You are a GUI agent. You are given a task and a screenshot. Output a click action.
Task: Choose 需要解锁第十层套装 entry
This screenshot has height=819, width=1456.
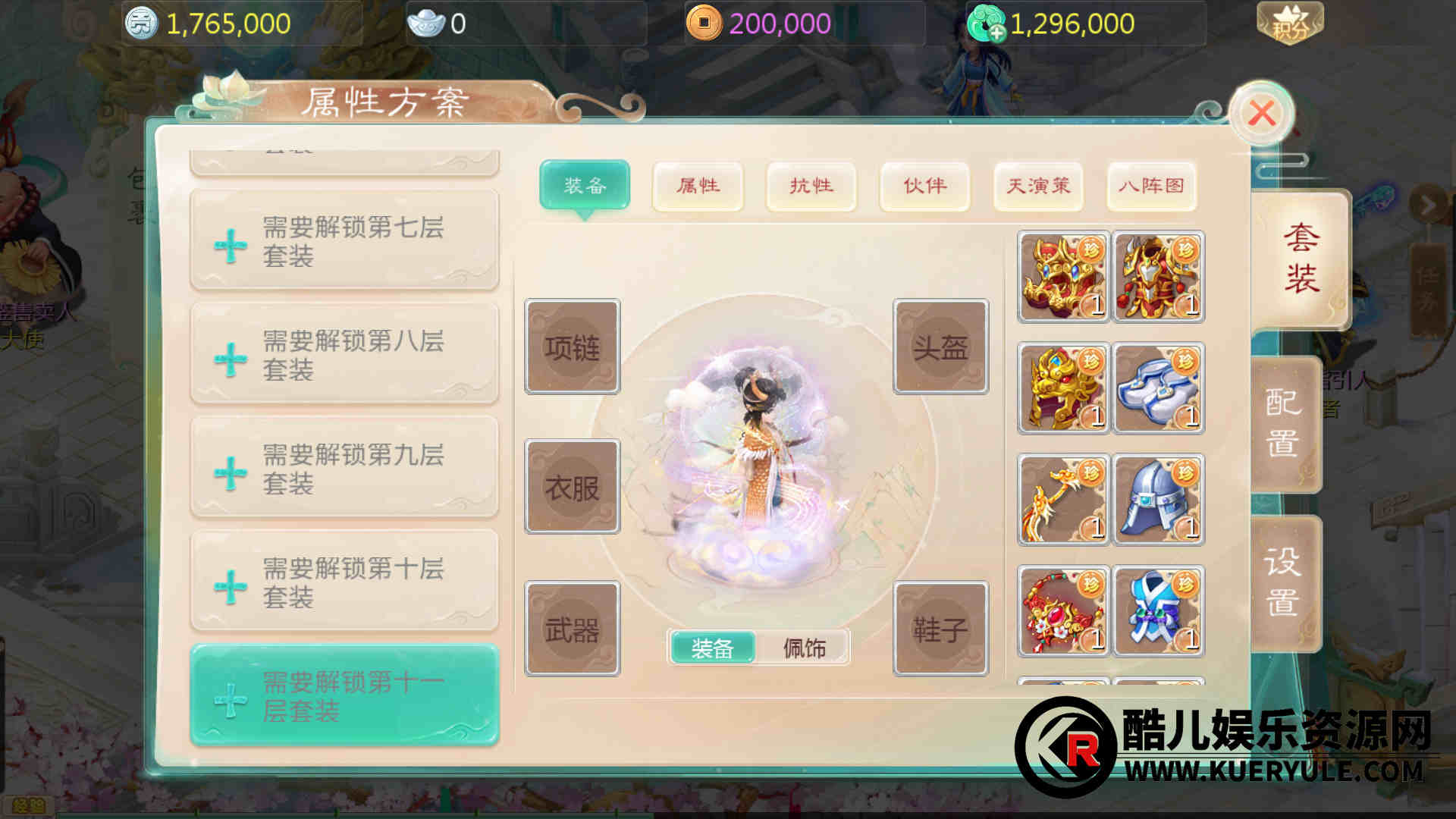(x=344, y=582)
